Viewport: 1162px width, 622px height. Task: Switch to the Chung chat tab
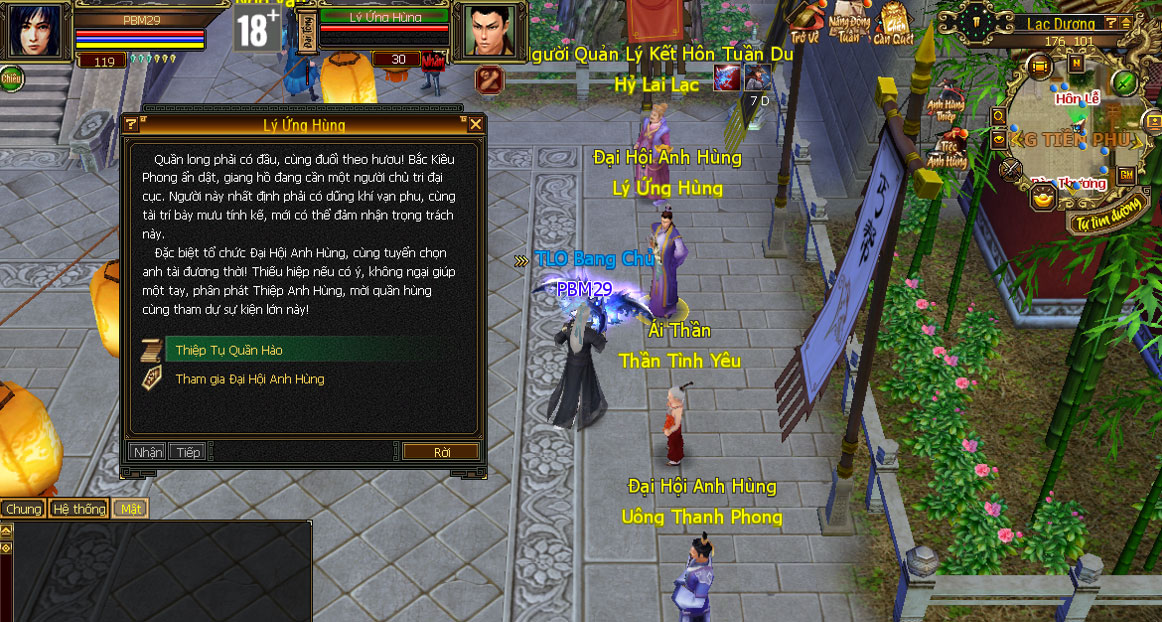pyautogui.click(x=23, y=509)
